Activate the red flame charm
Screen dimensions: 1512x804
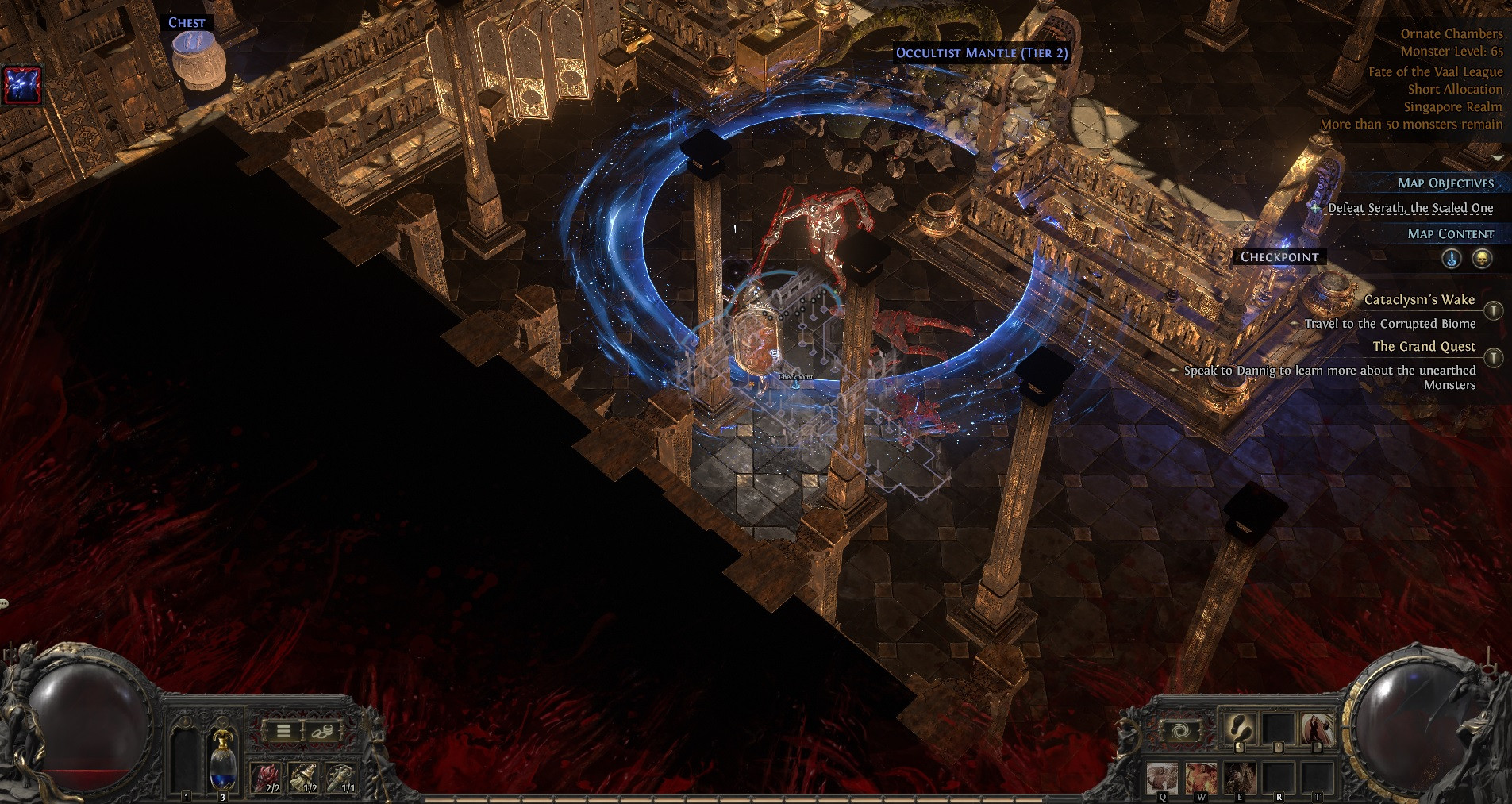click(265, 777)
